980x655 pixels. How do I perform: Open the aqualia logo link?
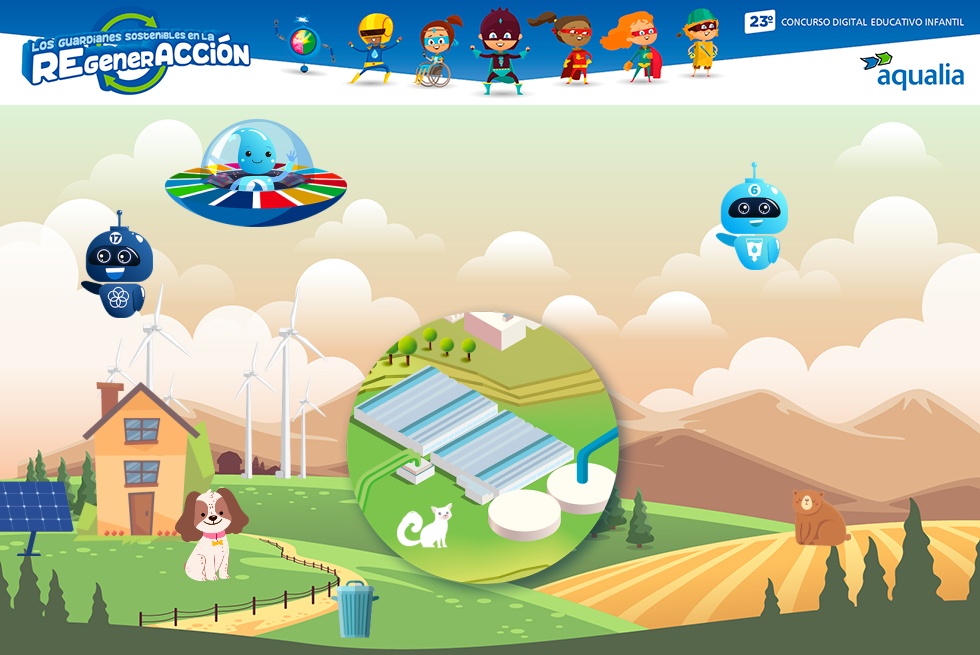[911, 69]
